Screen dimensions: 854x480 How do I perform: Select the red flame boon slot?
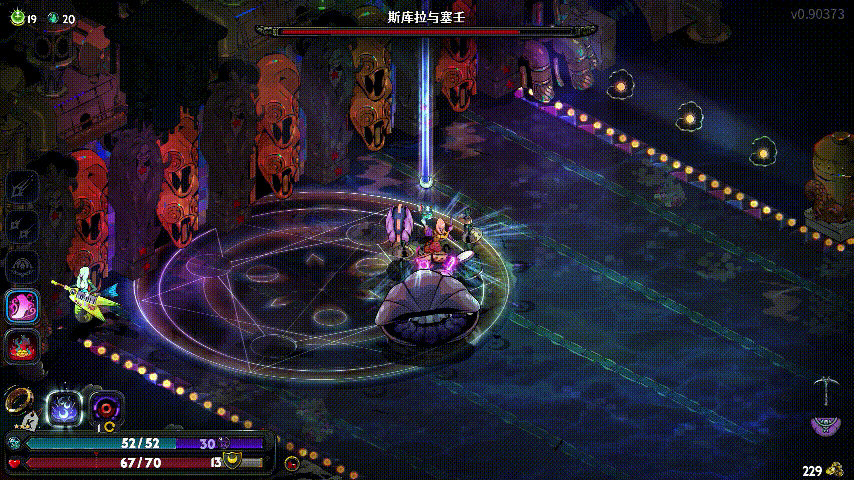click(22, 347)
